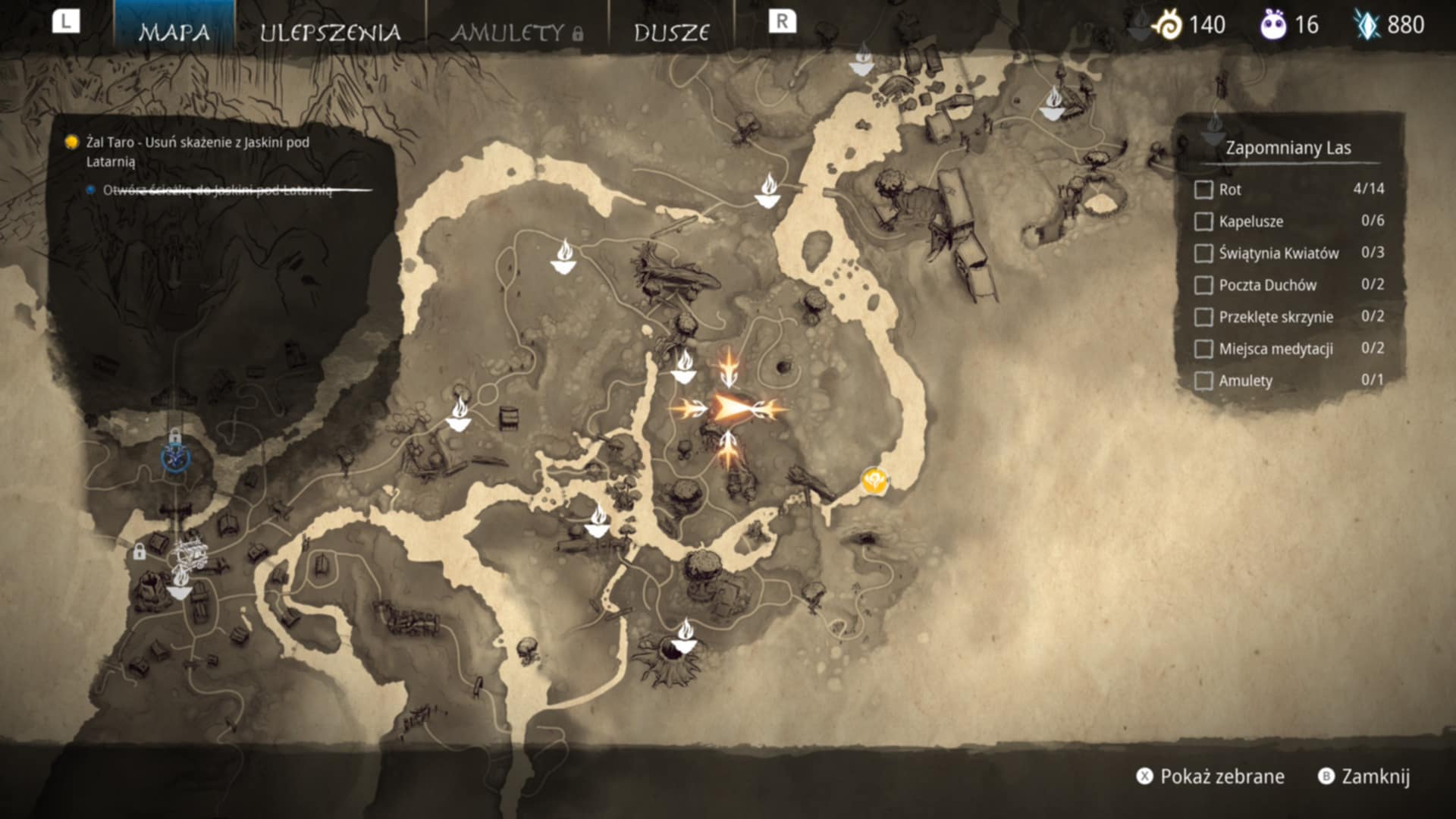Choose Pokaż zebrane option
Image resolution: width=1456 pixels, height=819 pixels.
(x=1210, y=777)
